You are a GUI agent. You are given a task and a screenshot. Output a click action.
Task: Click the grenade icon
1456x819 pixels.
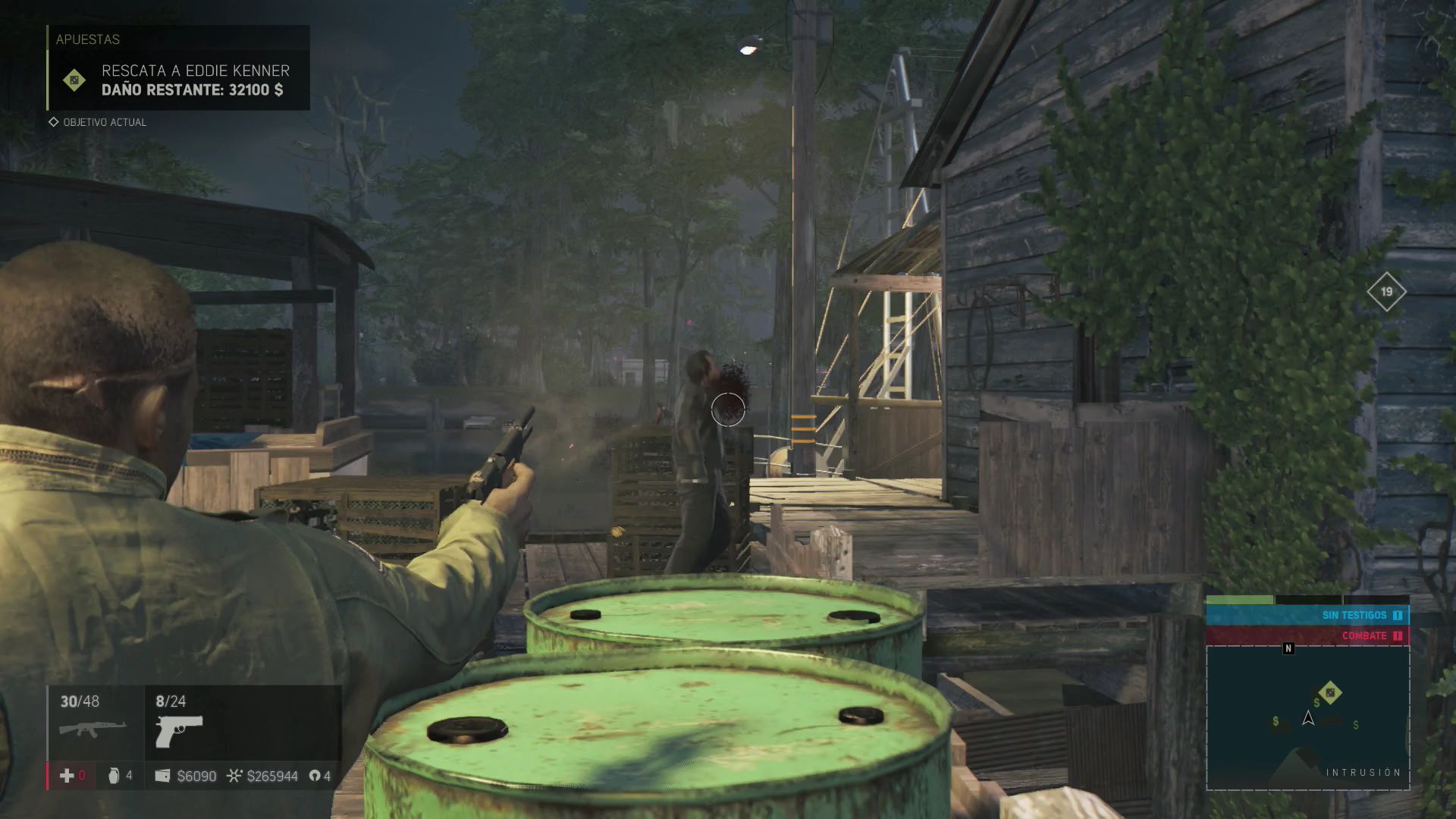(114, 775)
